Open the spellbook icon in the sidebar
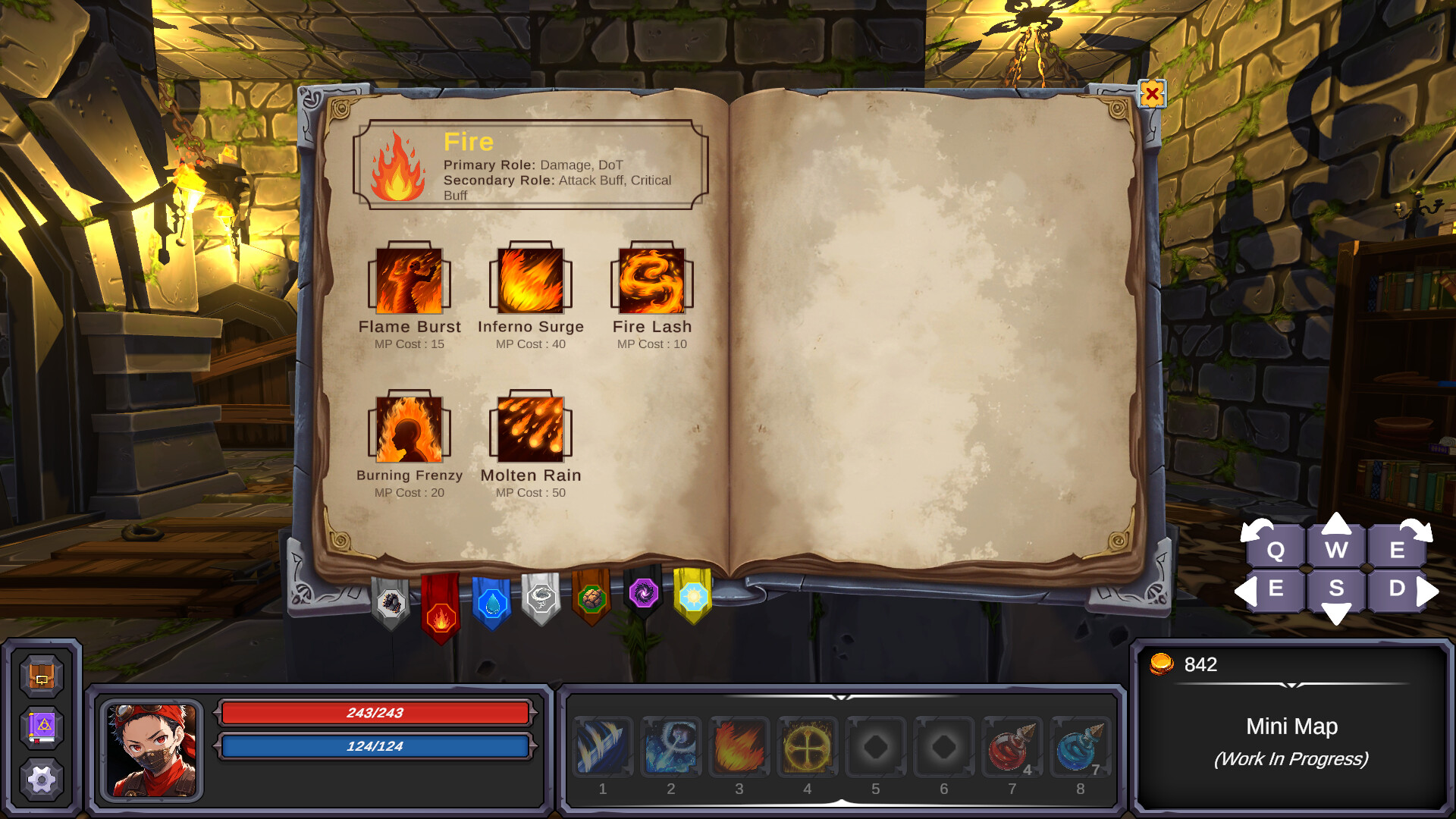1456x819 pixels. pos(42,726)
